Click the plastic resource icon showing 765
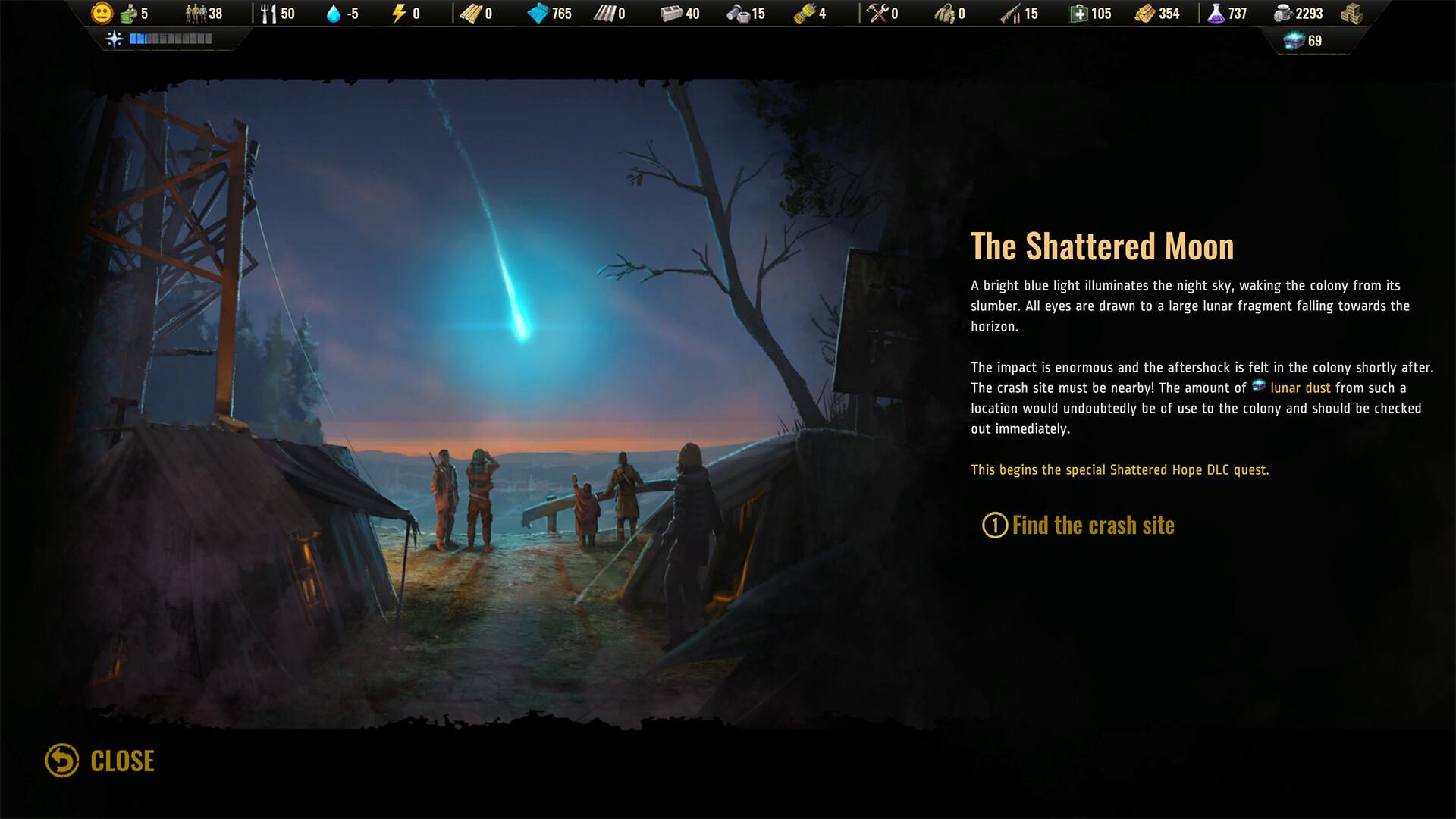1456x819 pixels. (539, 12)
